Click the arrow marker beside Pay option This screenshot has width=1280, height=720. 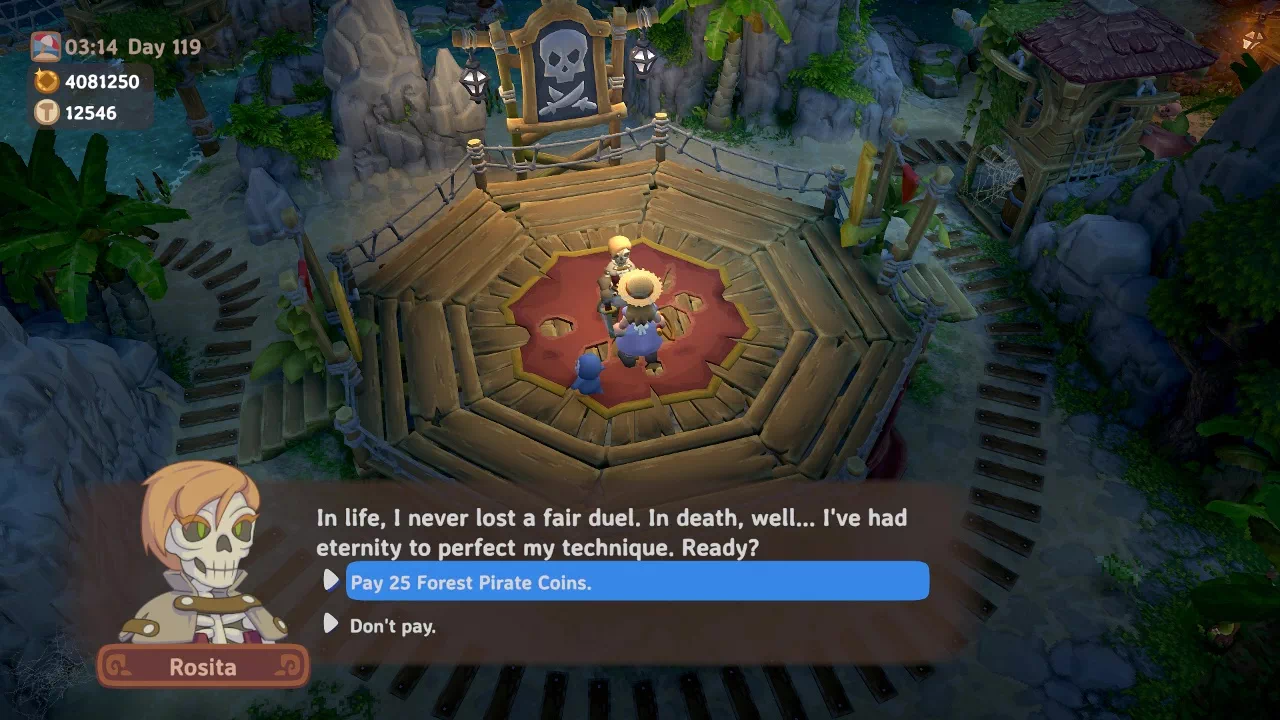click(331, 580)
